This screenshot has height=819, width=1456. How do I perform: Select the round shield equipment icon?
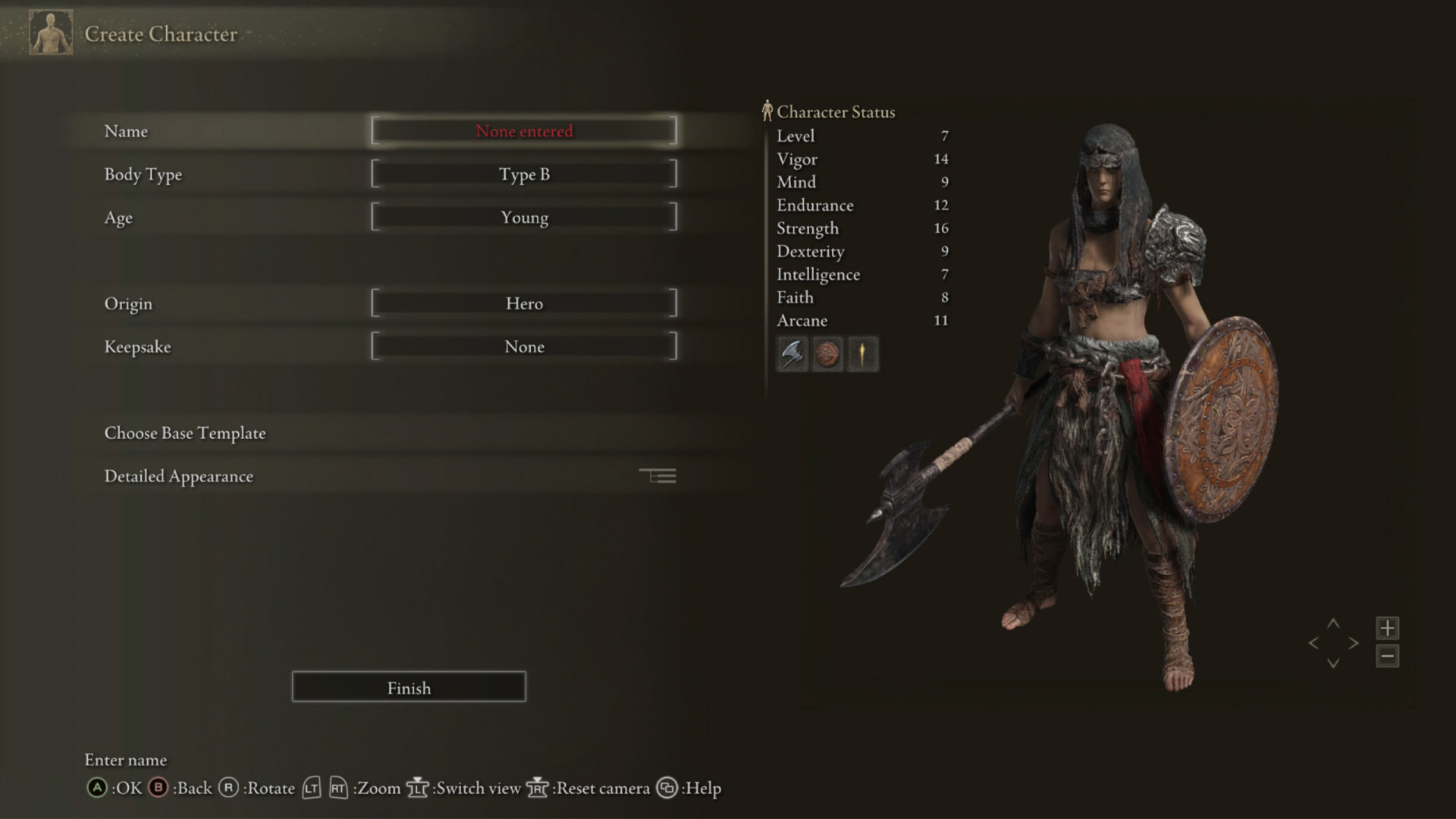pos(827,354)
